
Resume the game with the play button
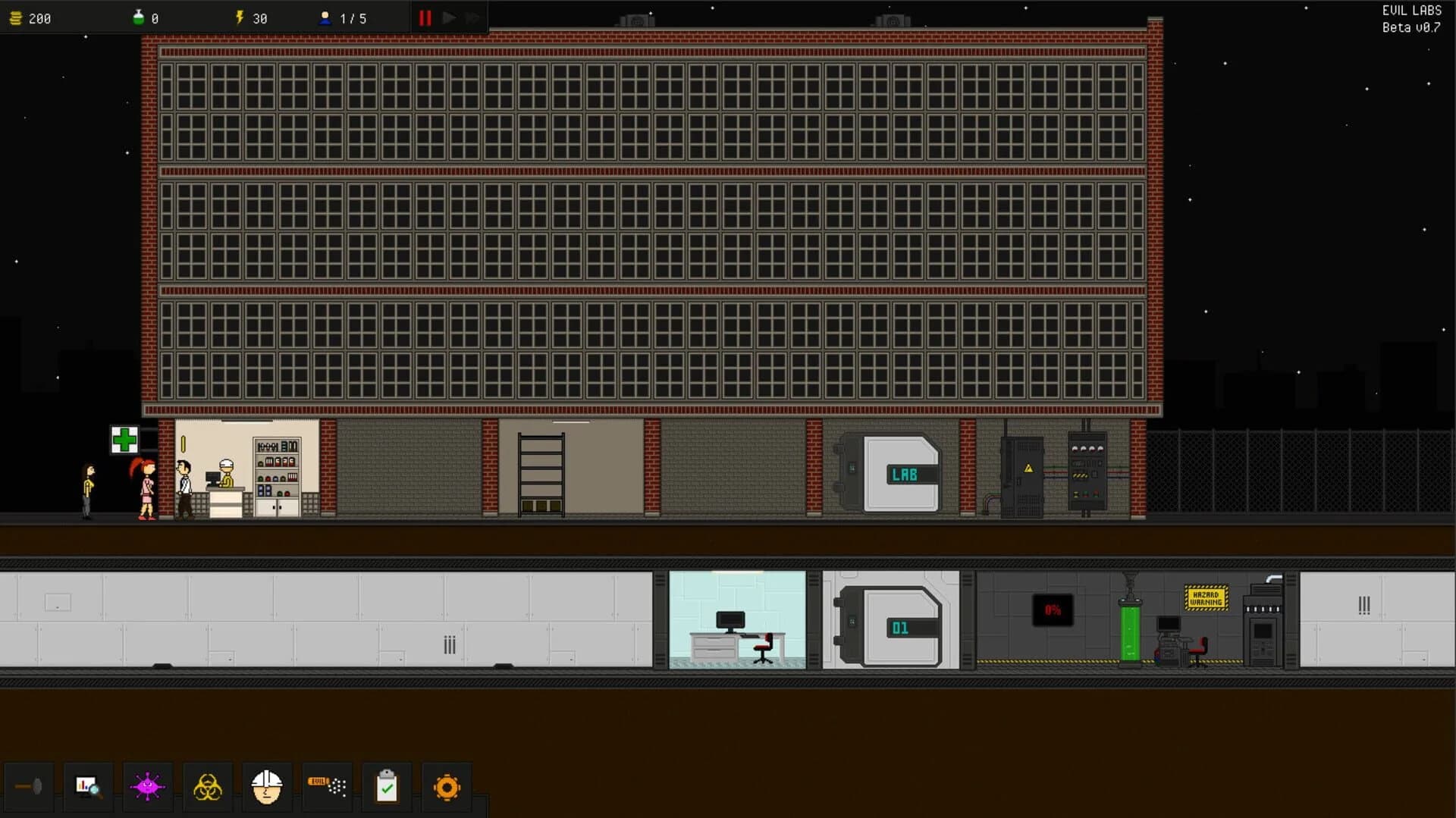pos(449,17)
